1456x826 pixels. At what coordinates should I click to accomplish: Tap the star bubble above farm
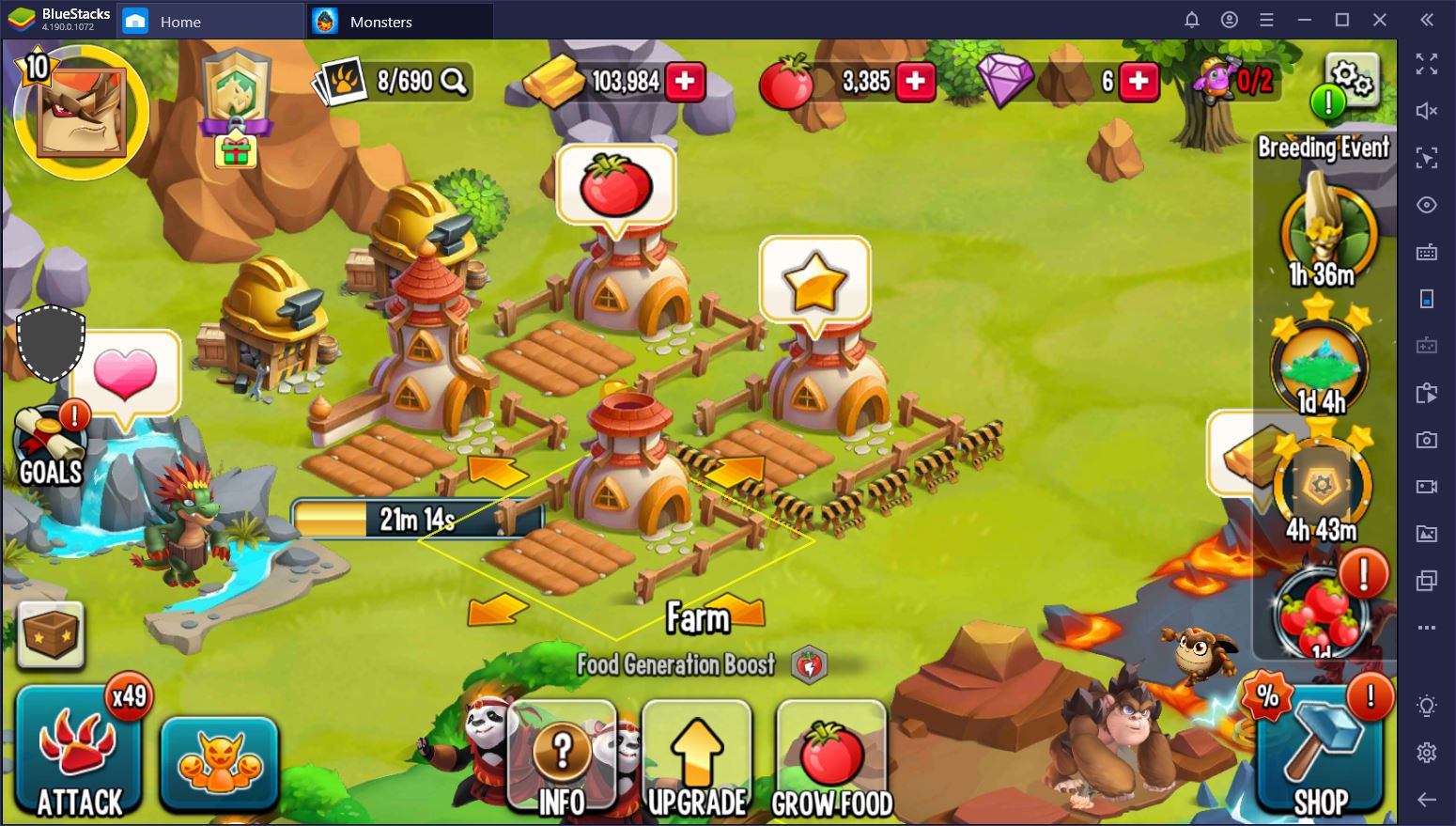(x=814, y=281)
